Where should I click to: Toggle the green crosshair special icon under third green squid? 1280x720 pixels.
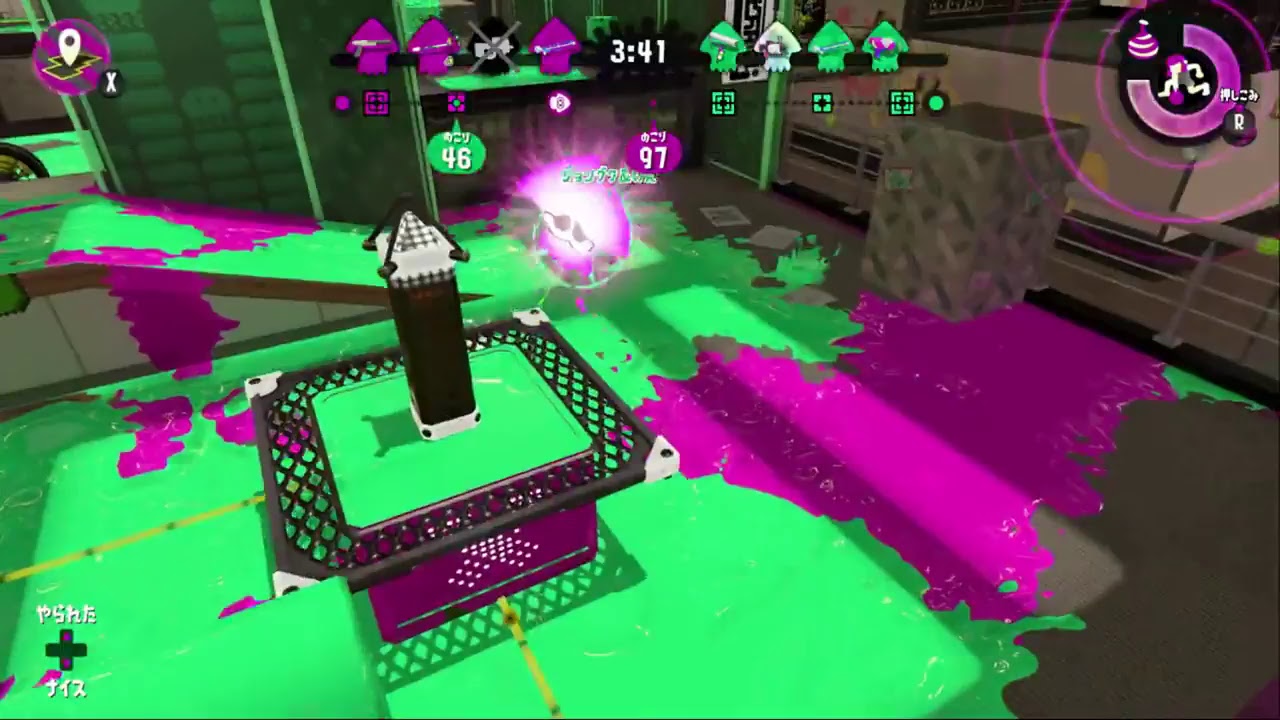click(822, 100)
